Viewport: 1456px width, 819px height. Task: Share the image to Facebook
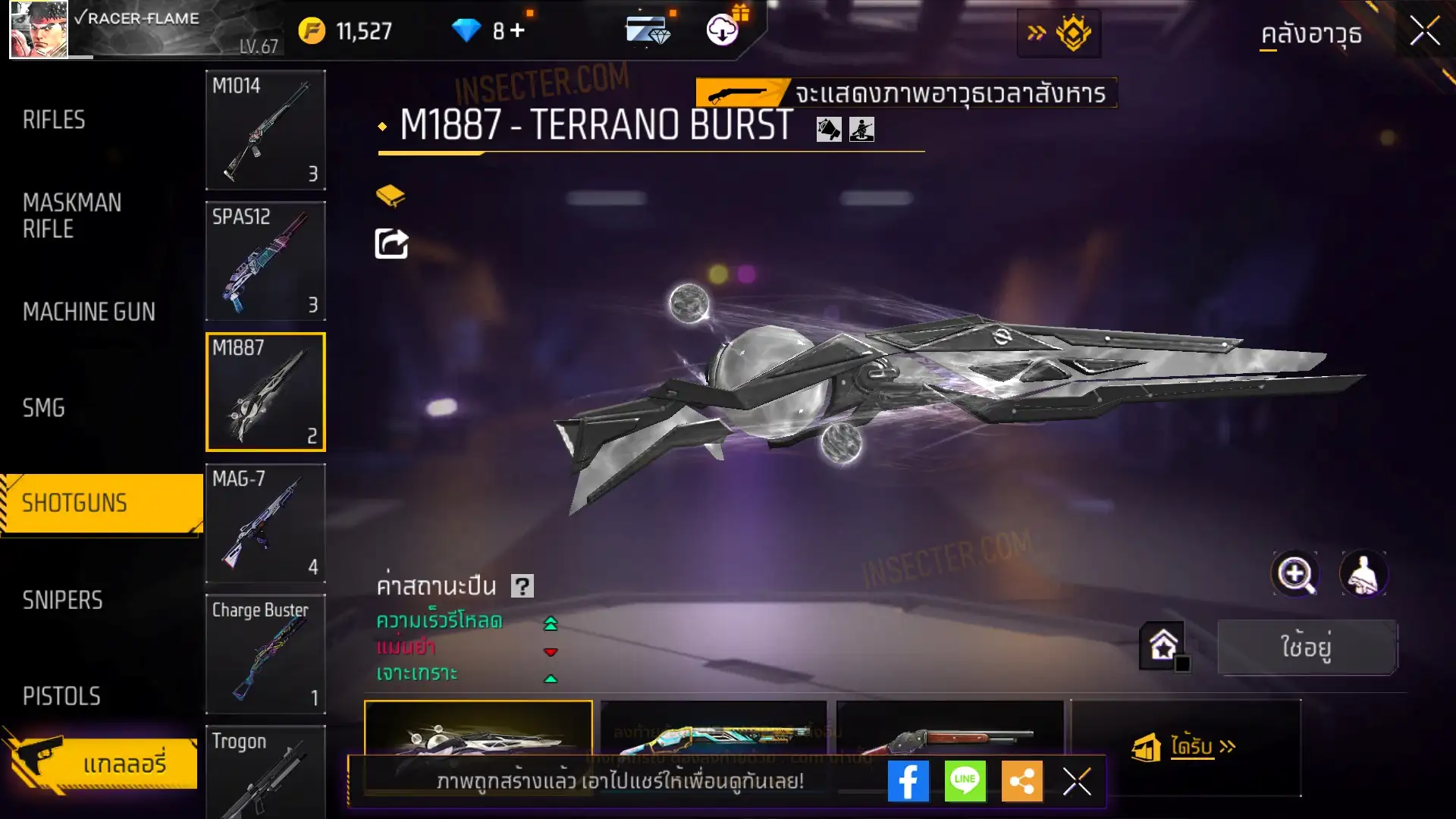(908, 781)
